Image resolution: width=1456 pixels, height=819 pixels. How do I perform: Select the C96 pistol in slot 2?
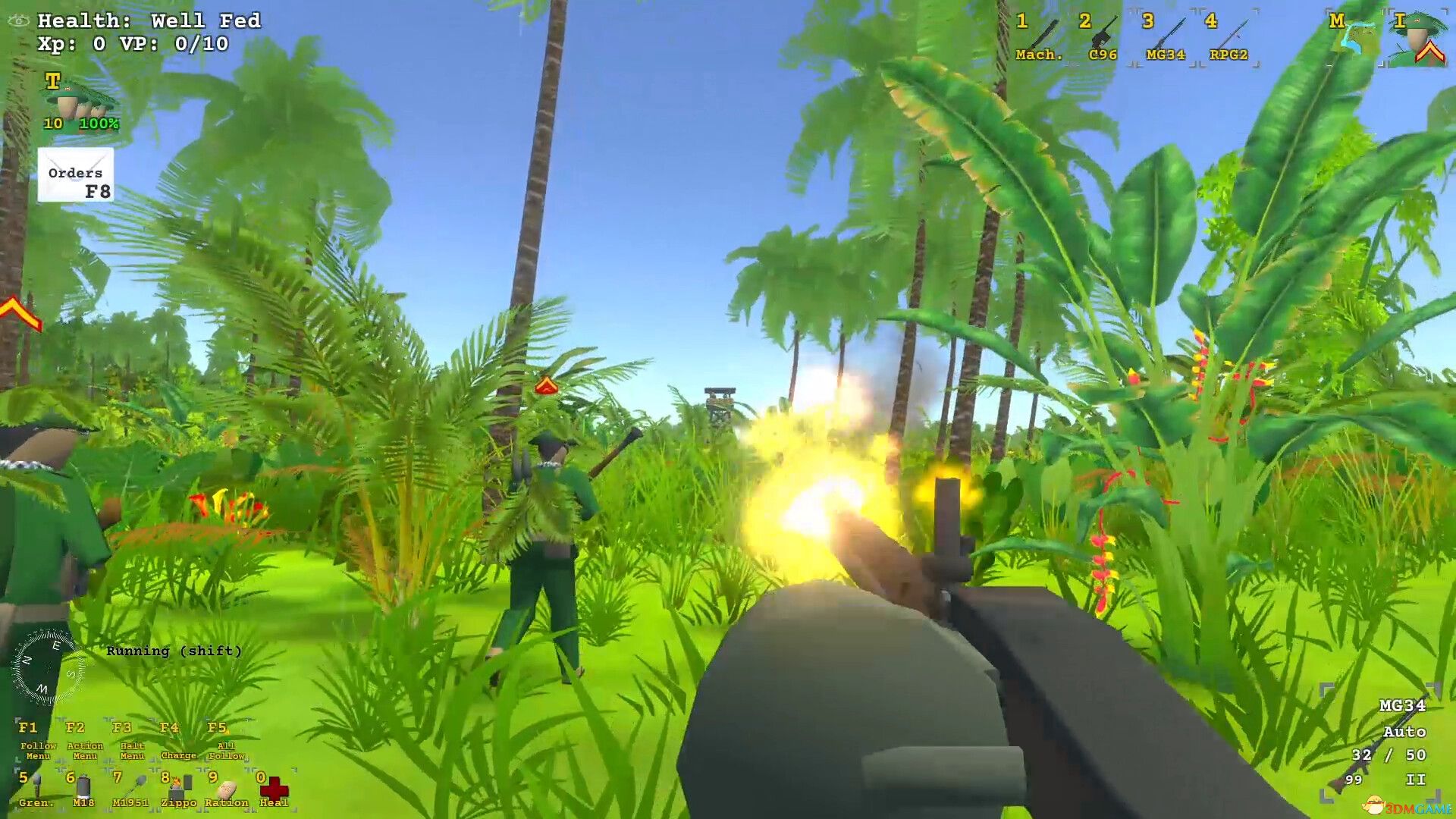(1100, 38)
